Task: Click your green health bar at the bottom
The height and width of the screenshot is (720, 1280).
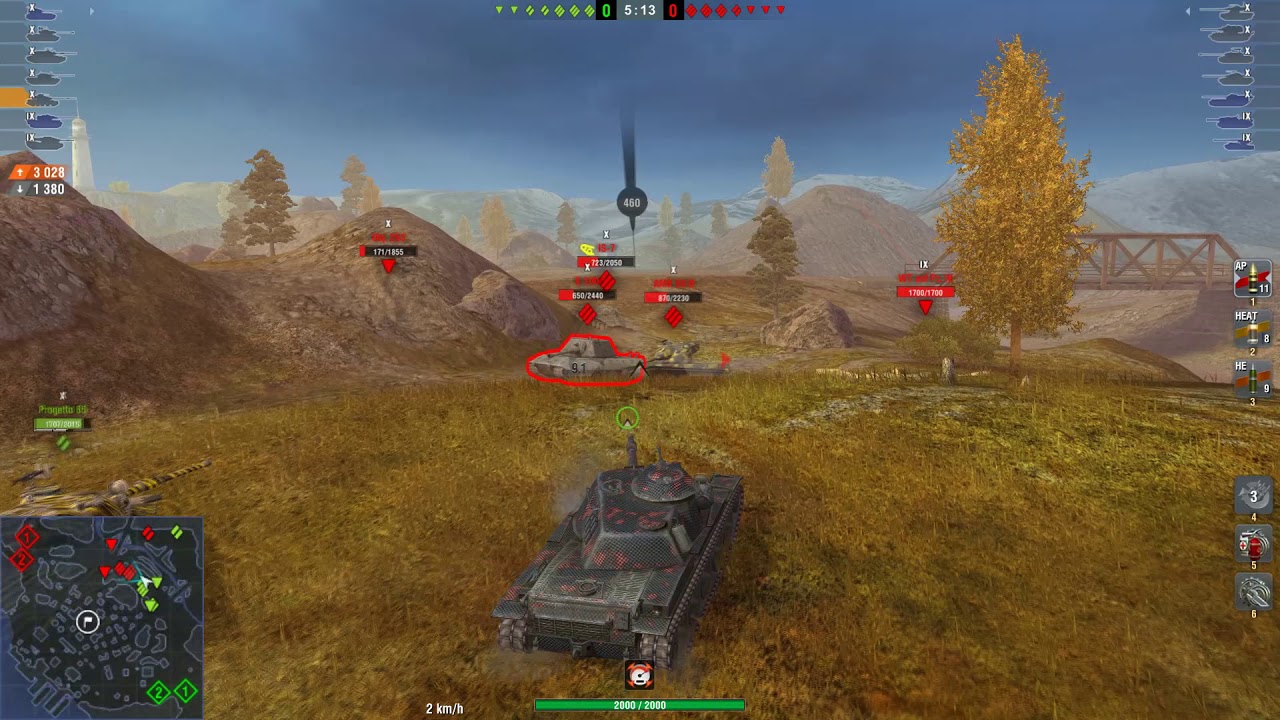Action: coord(640,703)
